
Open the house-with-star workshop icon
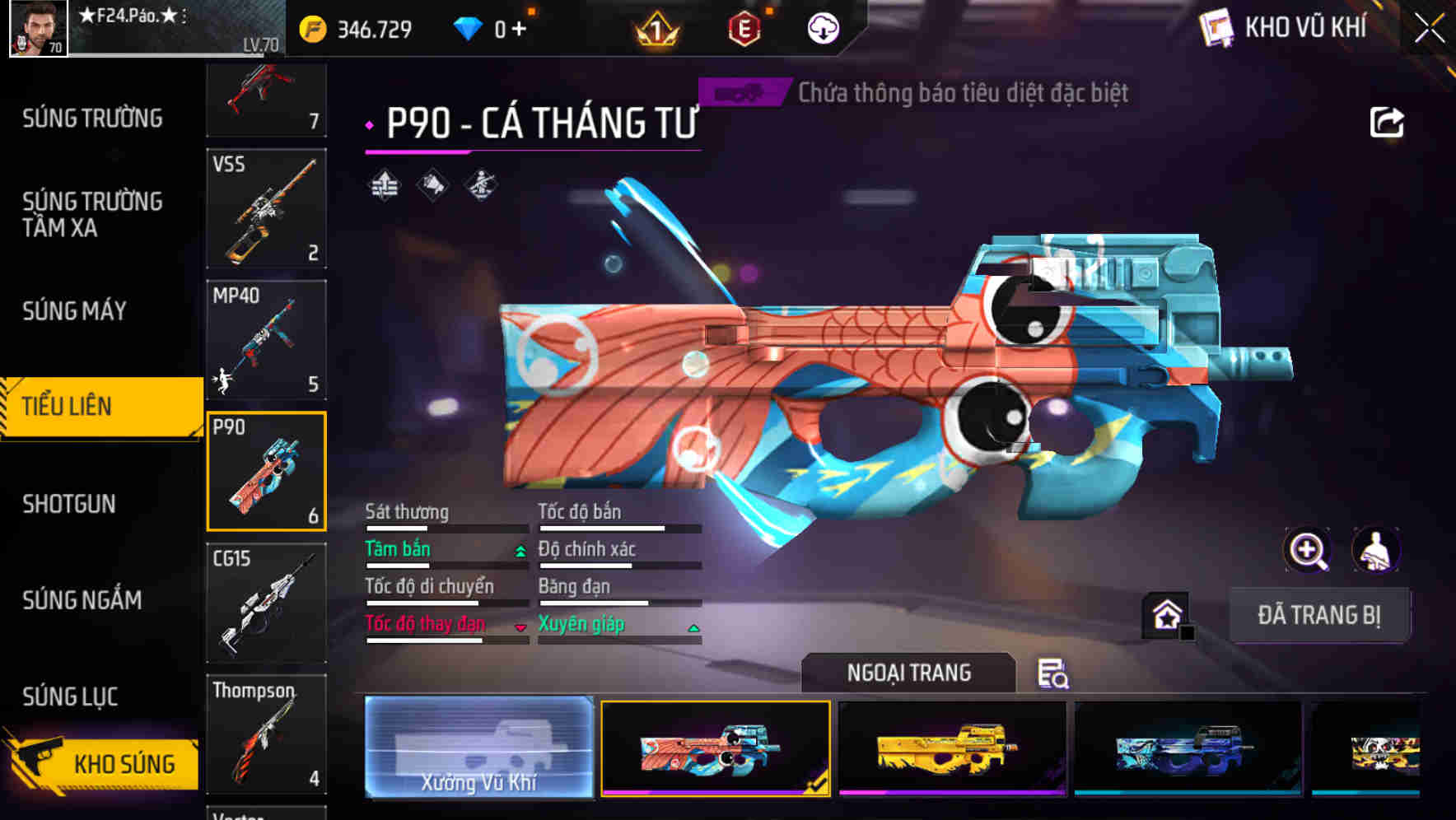(x=1164, y=615)
